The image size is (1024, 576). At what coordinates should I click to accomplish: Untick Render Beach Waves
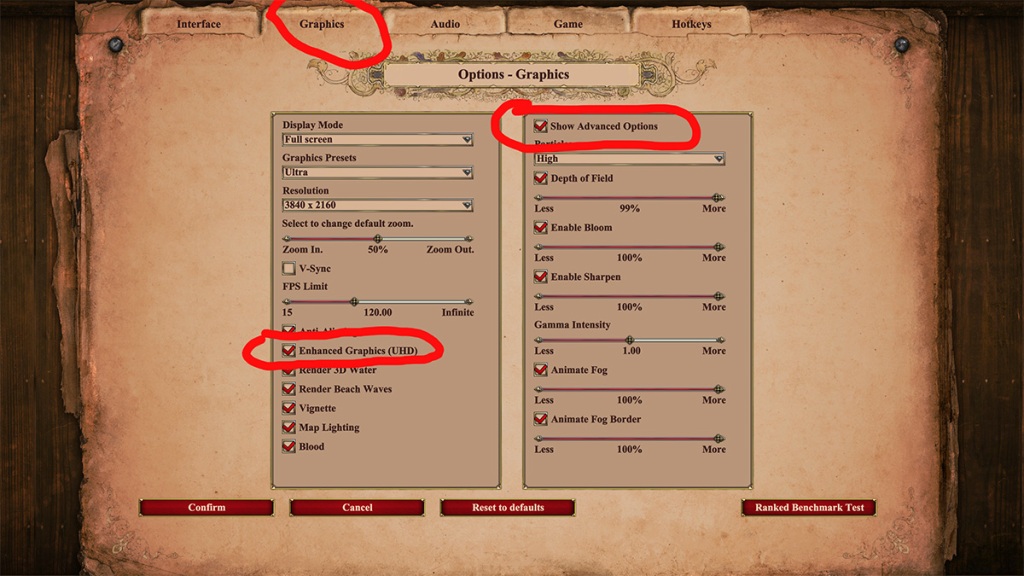(289, 389)
